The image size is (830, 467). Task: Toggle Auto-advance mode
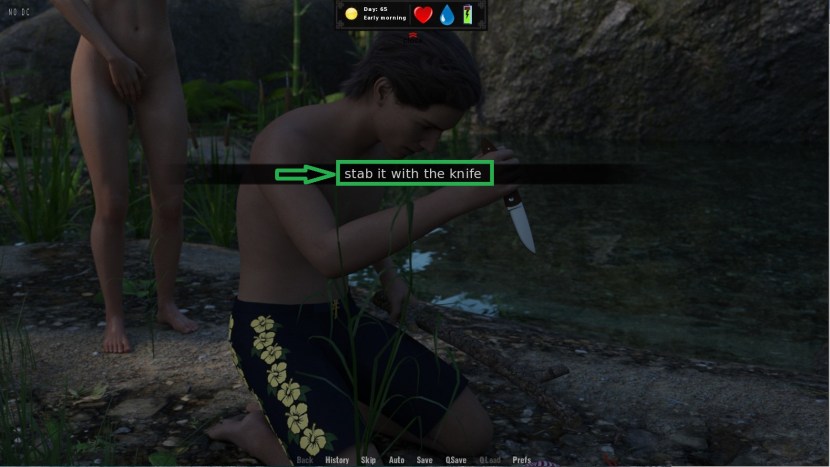pyautogui.click(x=397, y=460)
